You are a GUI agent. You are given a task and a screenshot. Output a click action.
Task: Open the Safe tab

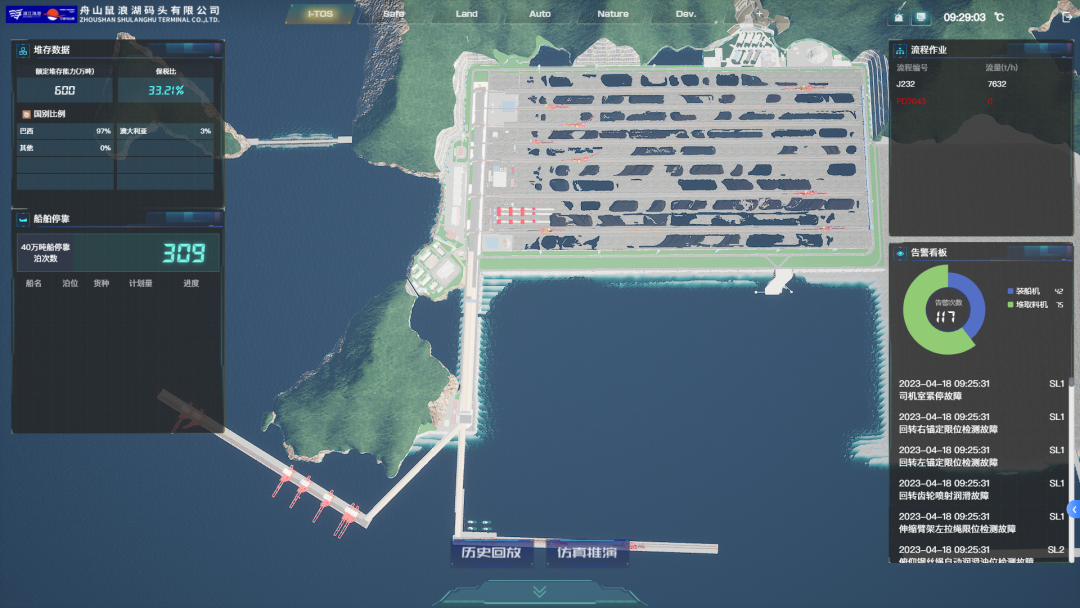click(x=394, y=14)
